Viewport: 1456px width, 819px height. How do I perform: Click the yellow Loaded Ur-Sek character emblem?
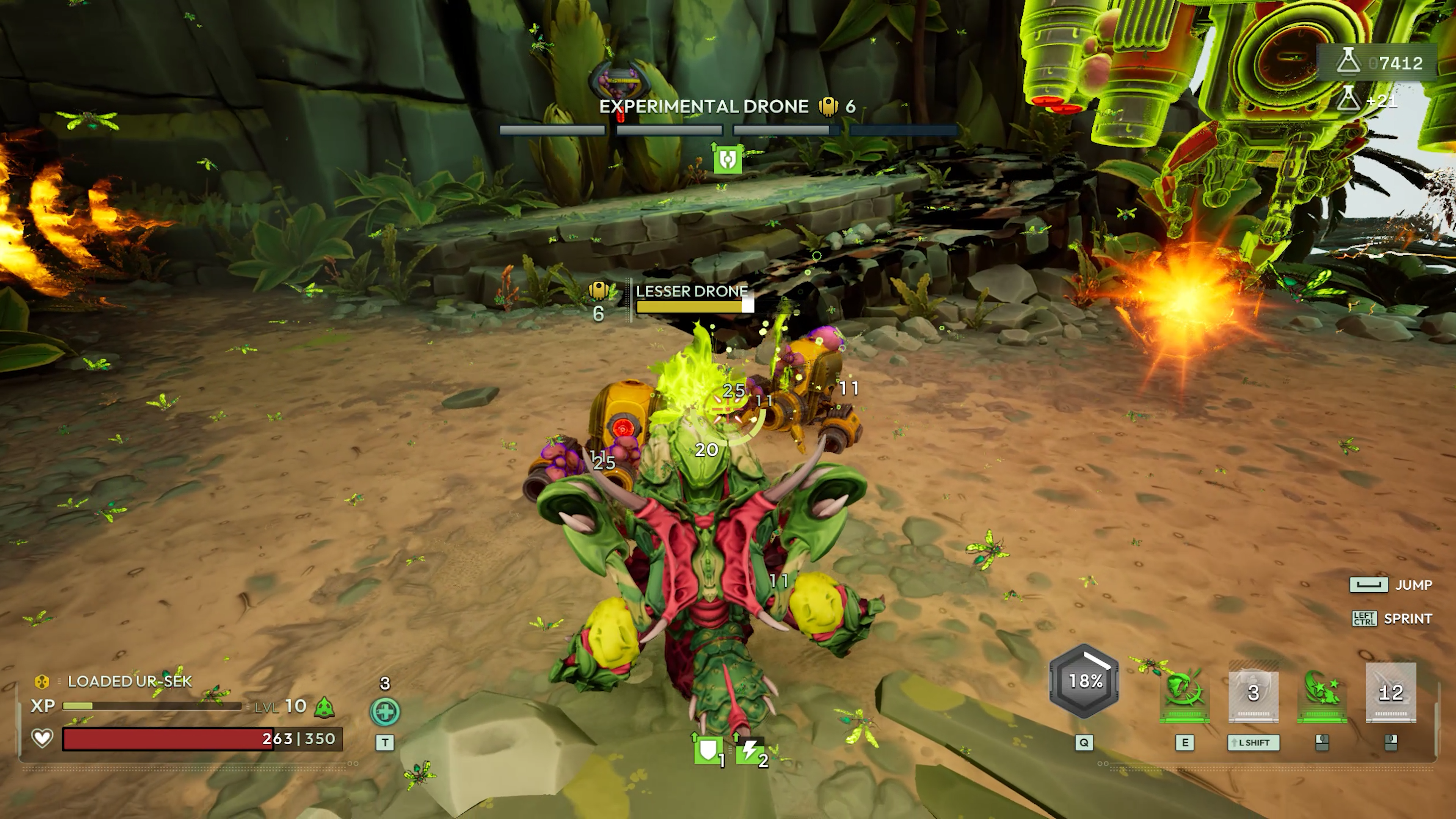point(42,682)
